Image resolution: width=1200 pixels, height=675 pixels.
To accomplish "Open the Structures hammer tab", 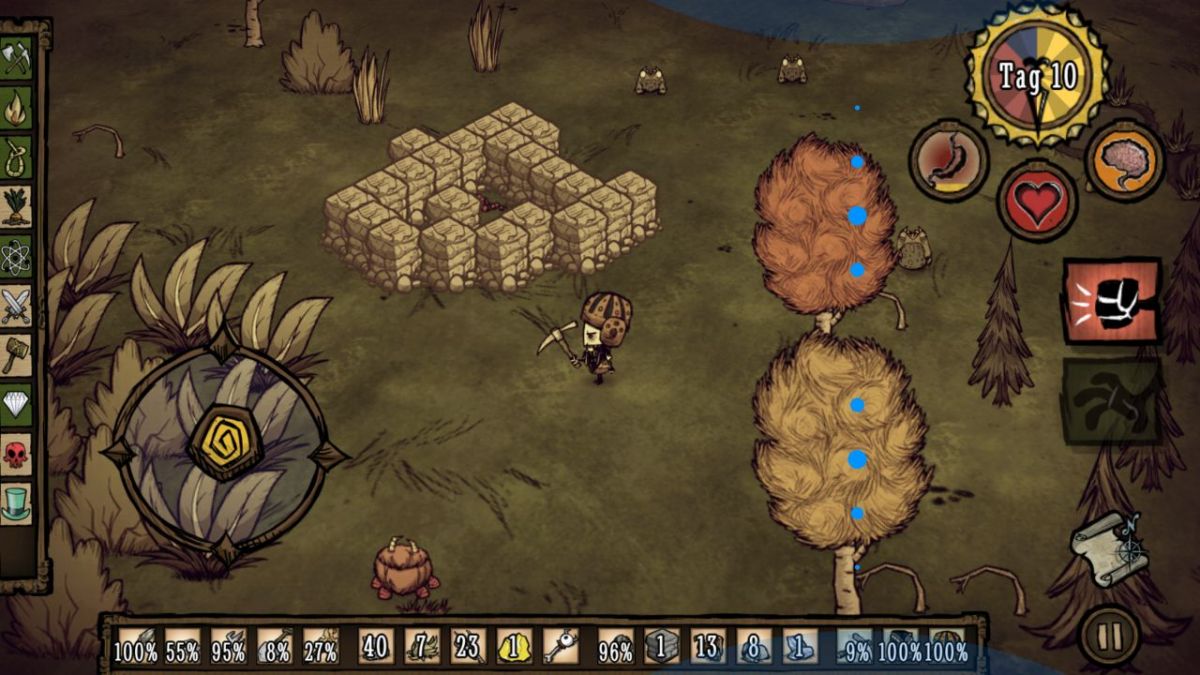I will (x=16, y=355).
